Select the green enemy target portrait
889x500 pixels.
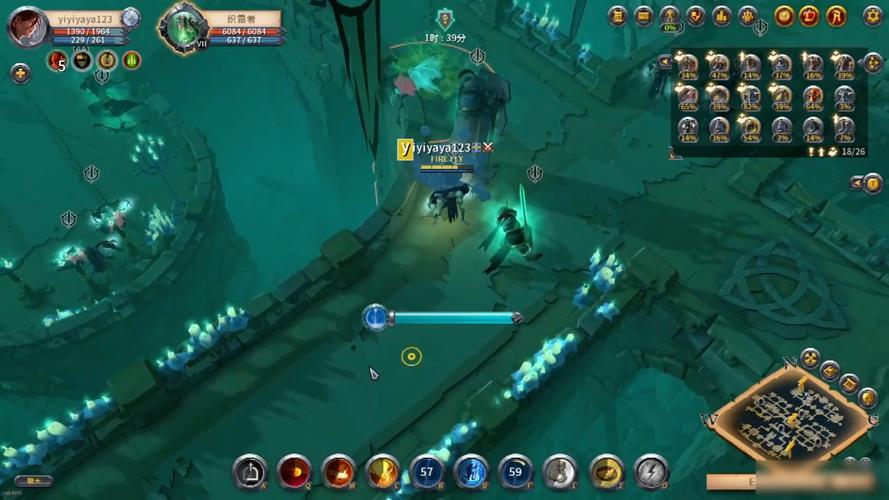click(x=183, y=27)
